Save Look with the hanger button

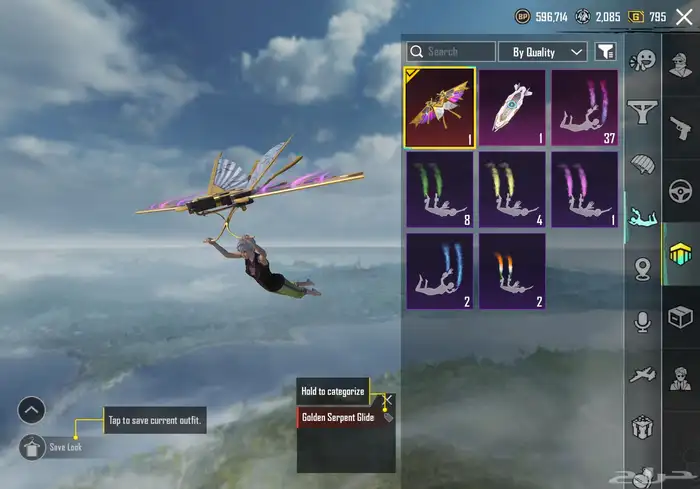point(33,446)
